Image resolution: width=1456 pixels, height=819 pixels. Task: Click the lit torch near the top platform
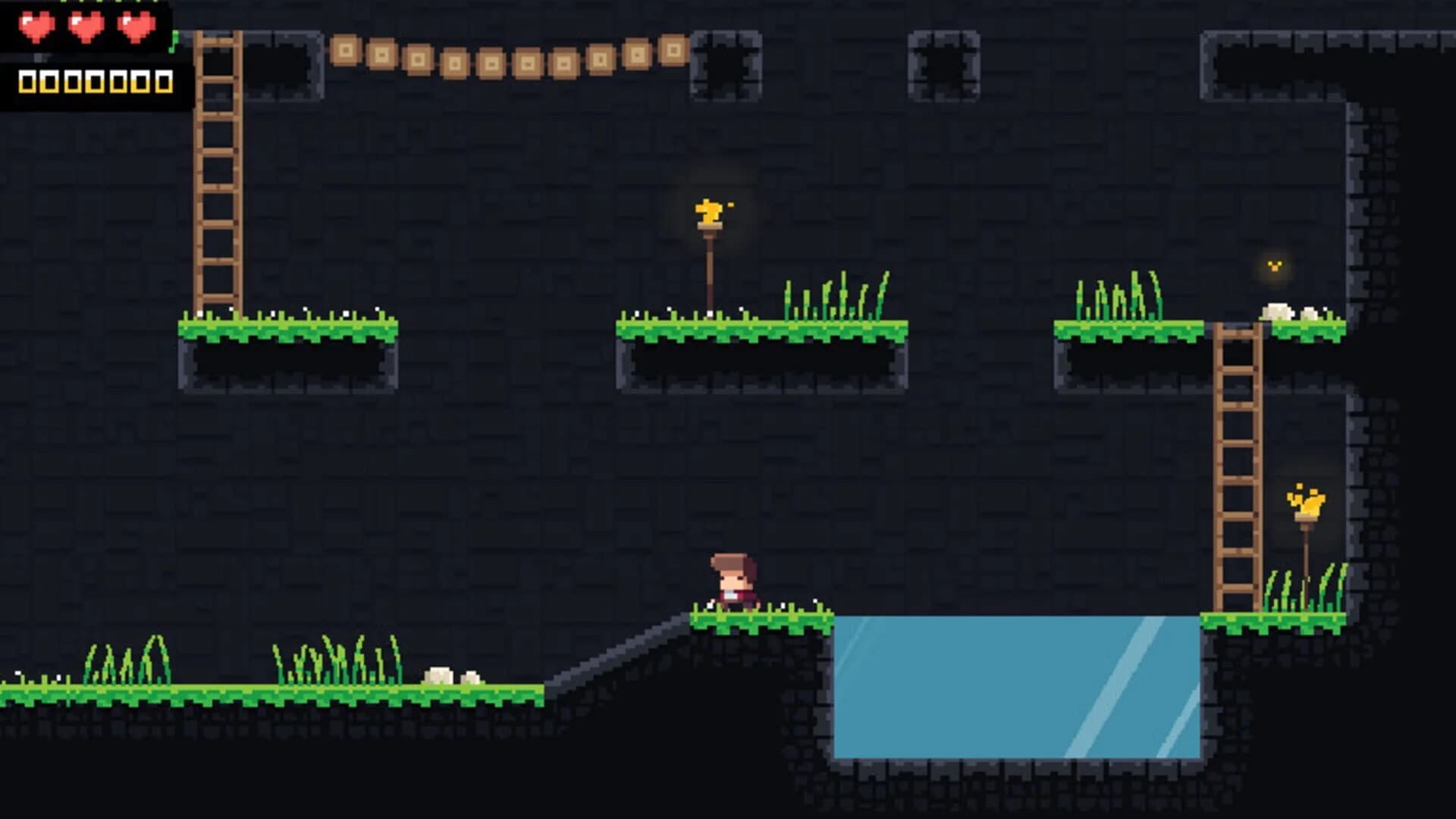(708, 215)
